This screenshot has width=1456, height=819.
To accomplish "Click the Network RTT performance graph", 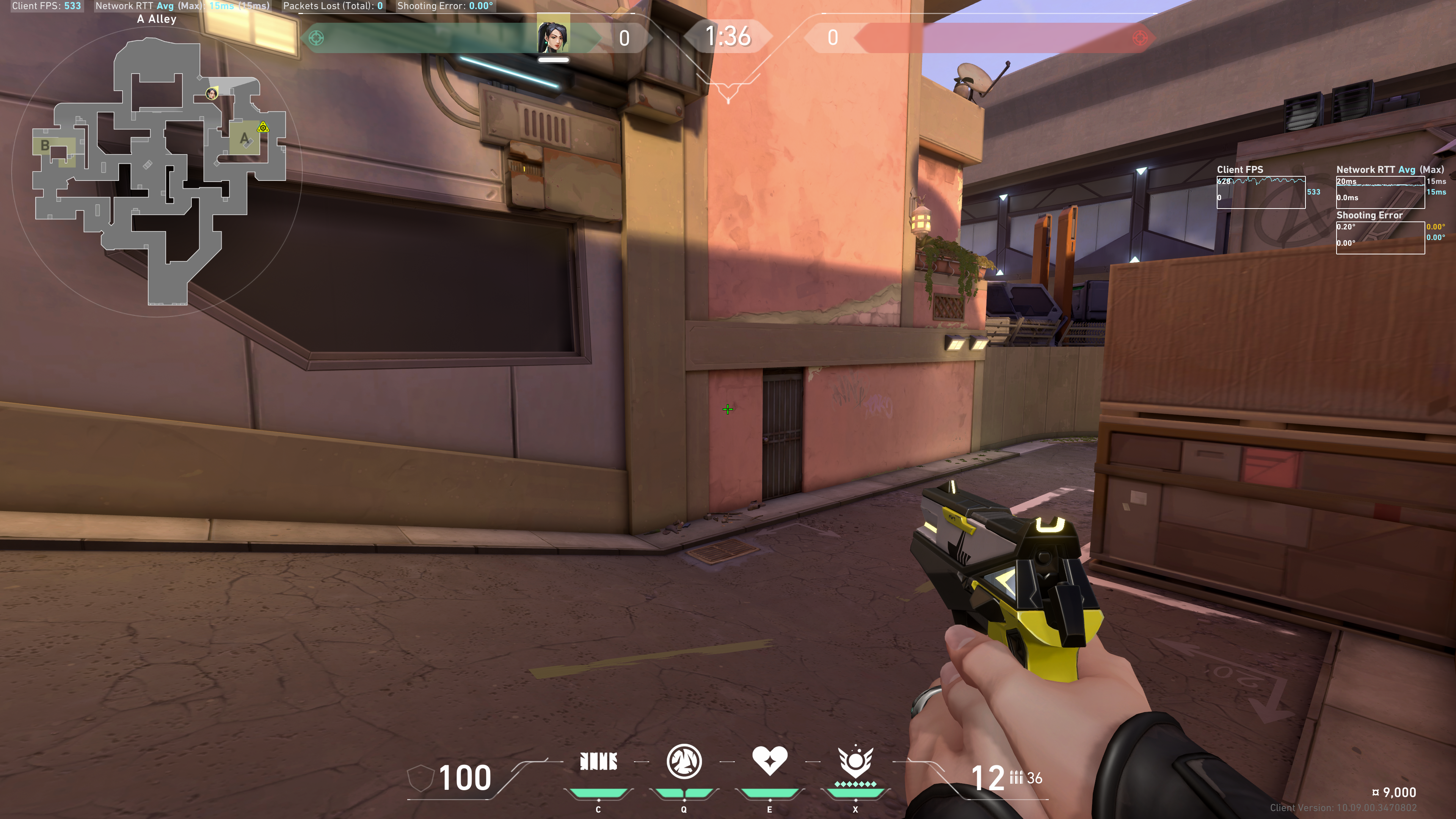I will tap(1380, 193).
